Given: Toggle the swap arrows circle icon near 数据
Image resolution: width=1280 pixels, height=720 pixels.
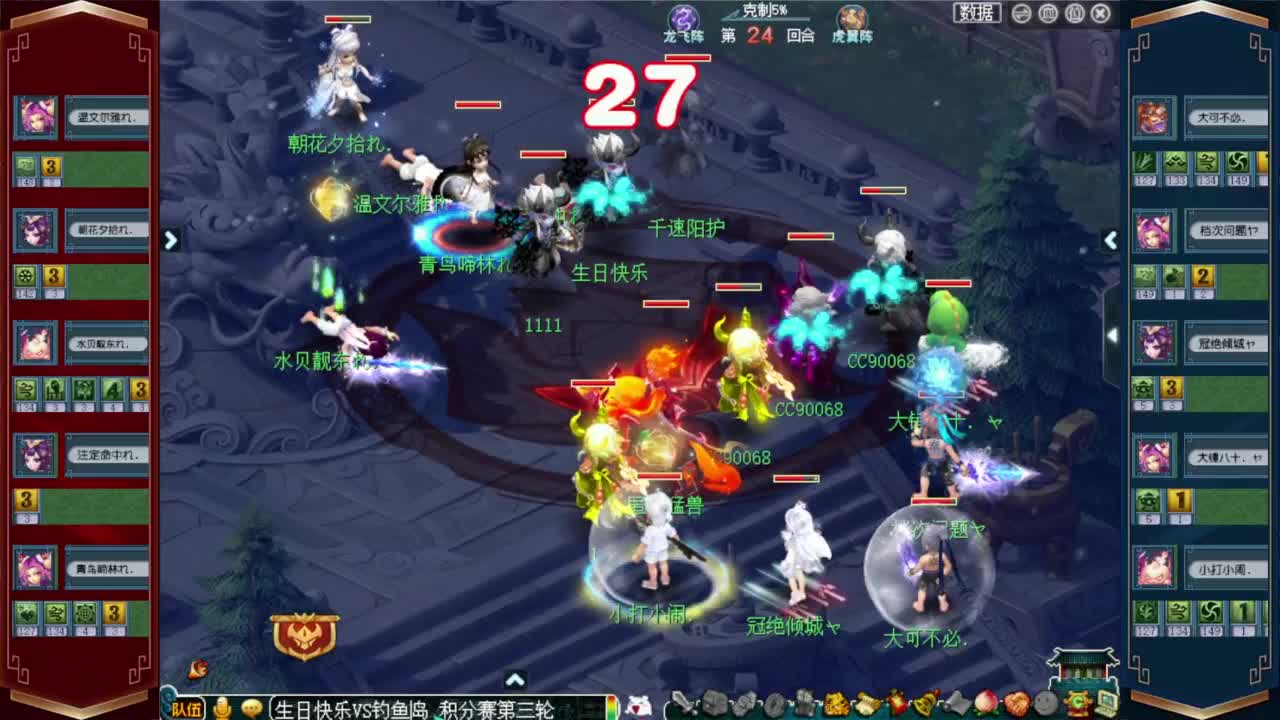Looking at the screenshot, I should pos(1021,13).
